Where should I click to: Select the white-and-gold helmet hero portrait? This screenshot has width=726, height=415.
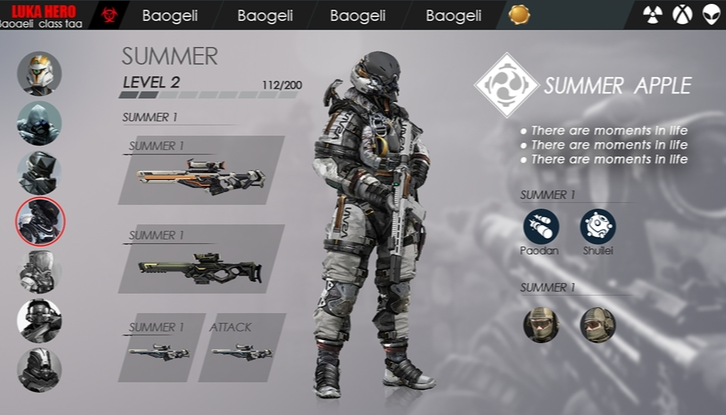click(x=39, y=73)
